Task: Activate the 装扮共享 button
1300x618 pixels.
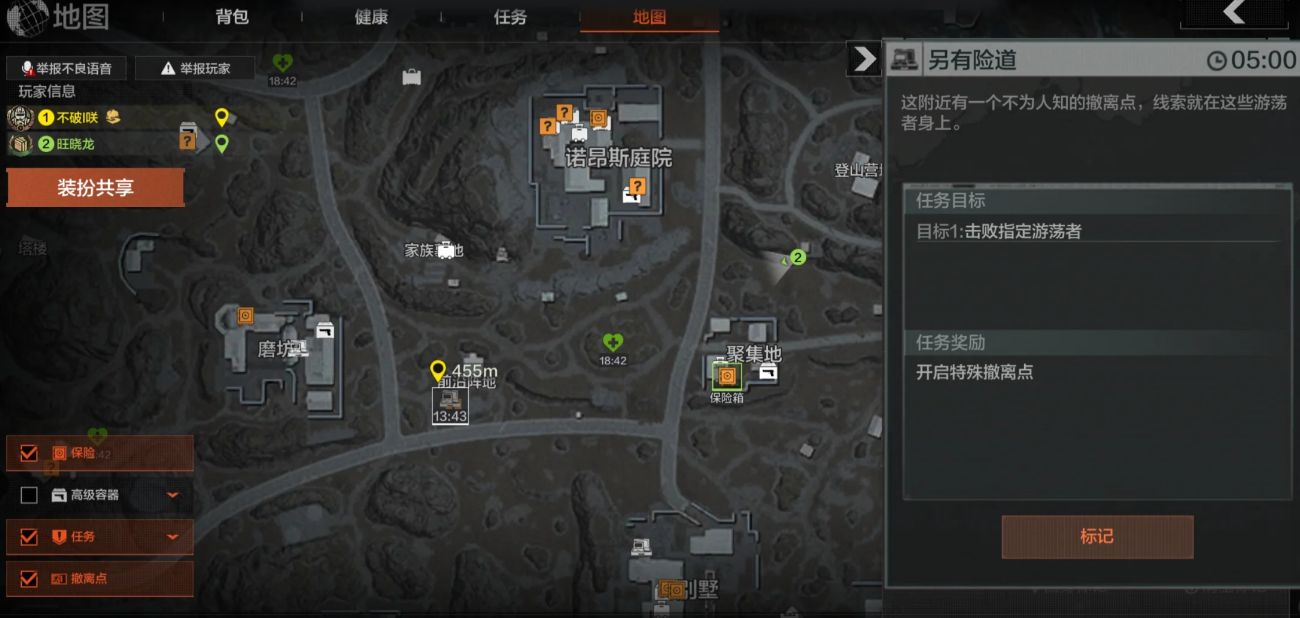Action: point(95,188)
